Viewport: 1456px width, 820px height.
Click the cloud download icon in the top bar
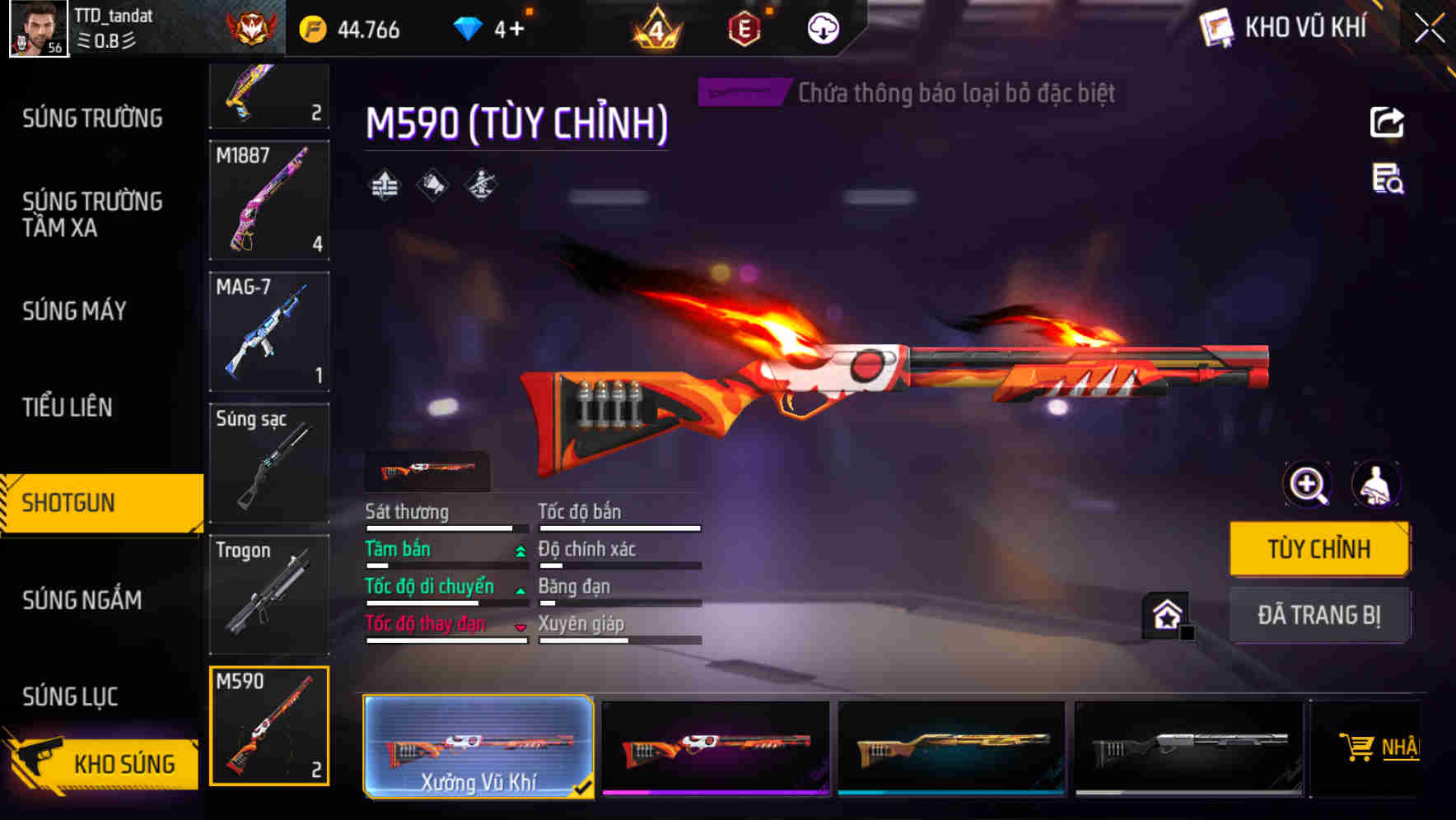pos(821,27)
